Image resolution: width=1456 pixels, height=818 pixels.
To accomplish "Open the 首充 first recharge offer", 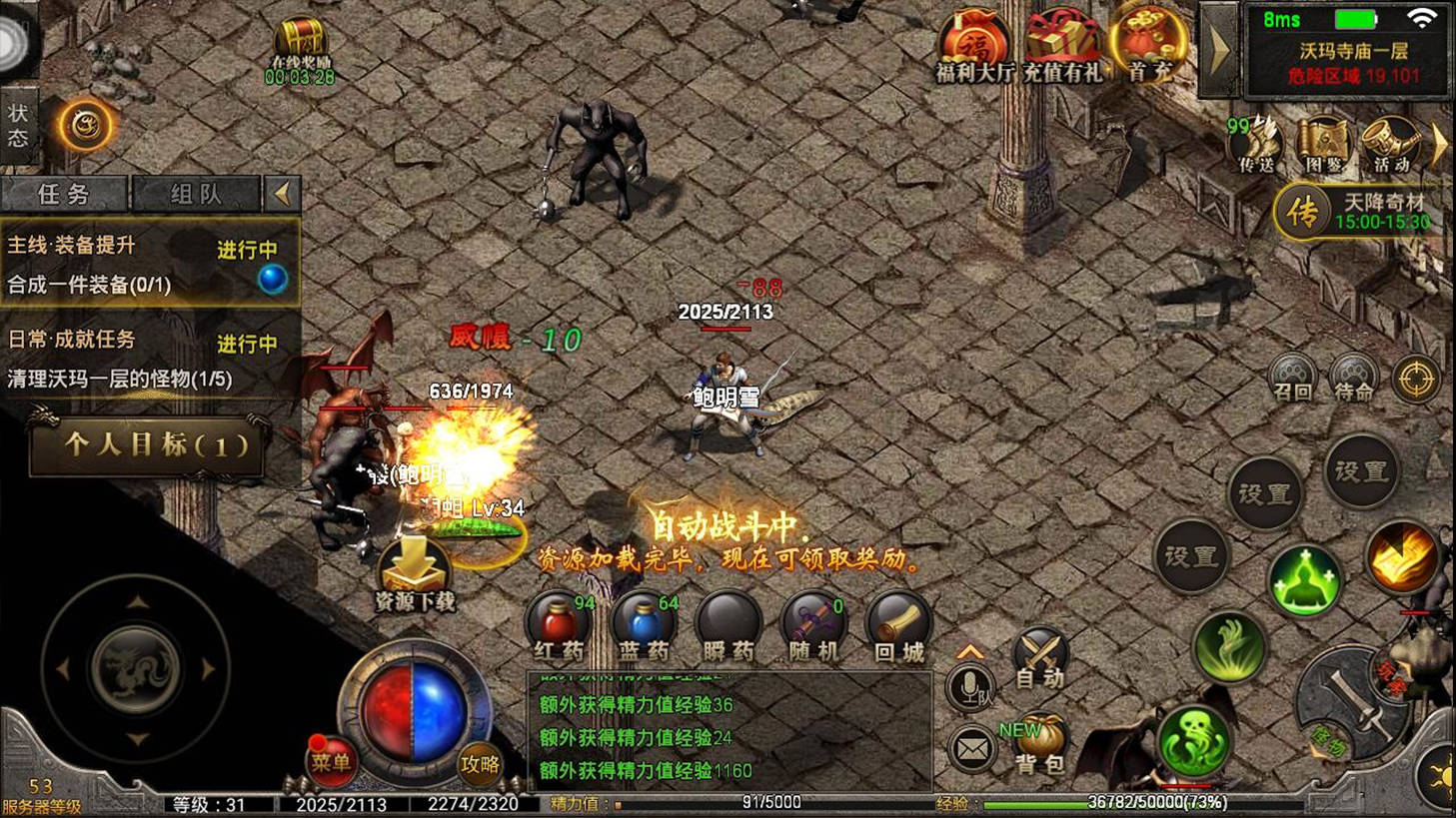I will click(1148, 44).
